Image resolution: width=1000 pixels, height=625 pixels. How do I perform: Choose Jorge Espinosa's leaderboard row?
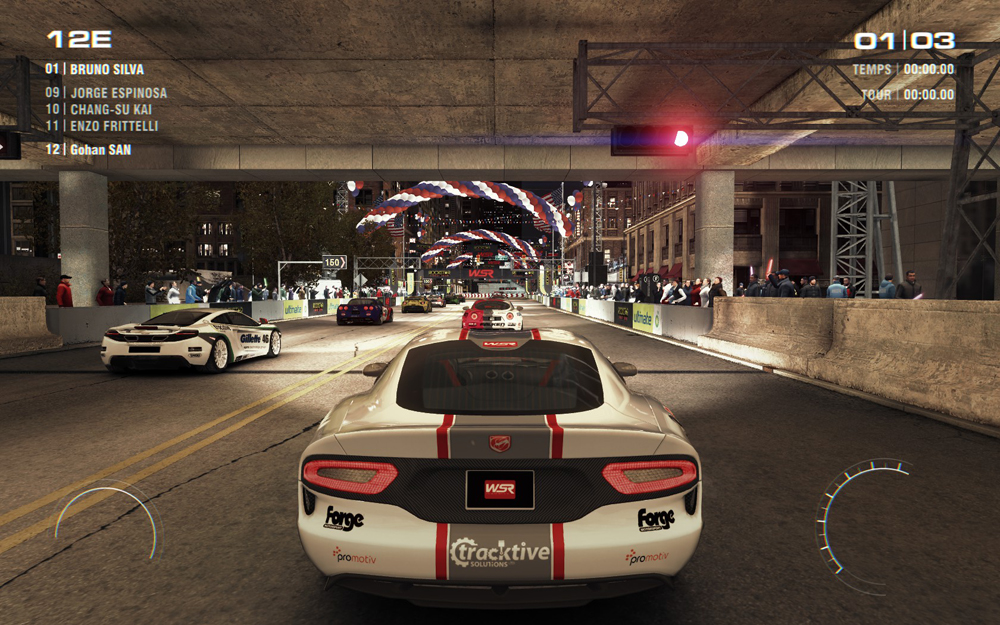pyautogui.click(x=106, y=93)
